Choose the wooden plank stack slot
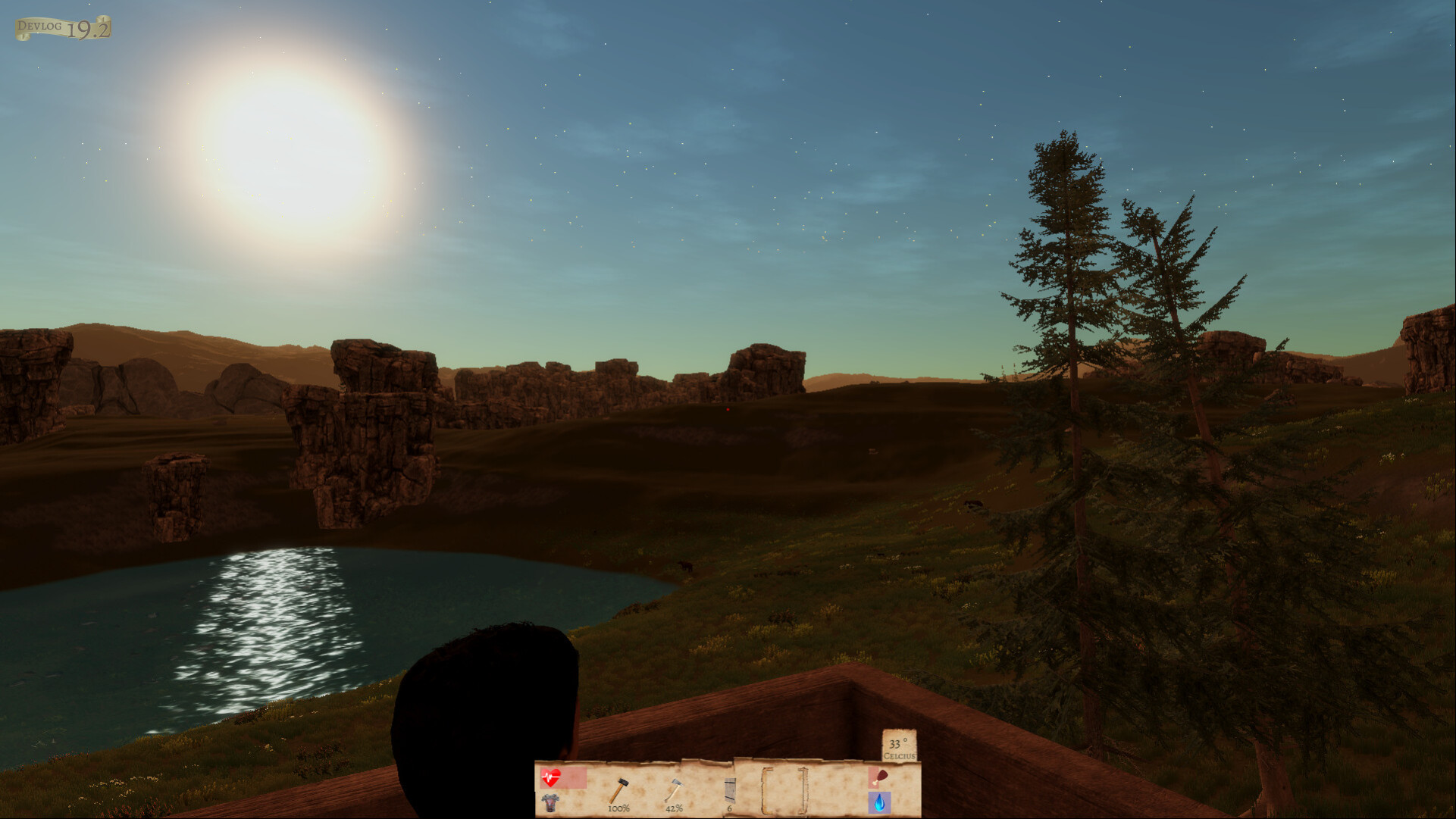1456x819 pixels. pos(729,792)
